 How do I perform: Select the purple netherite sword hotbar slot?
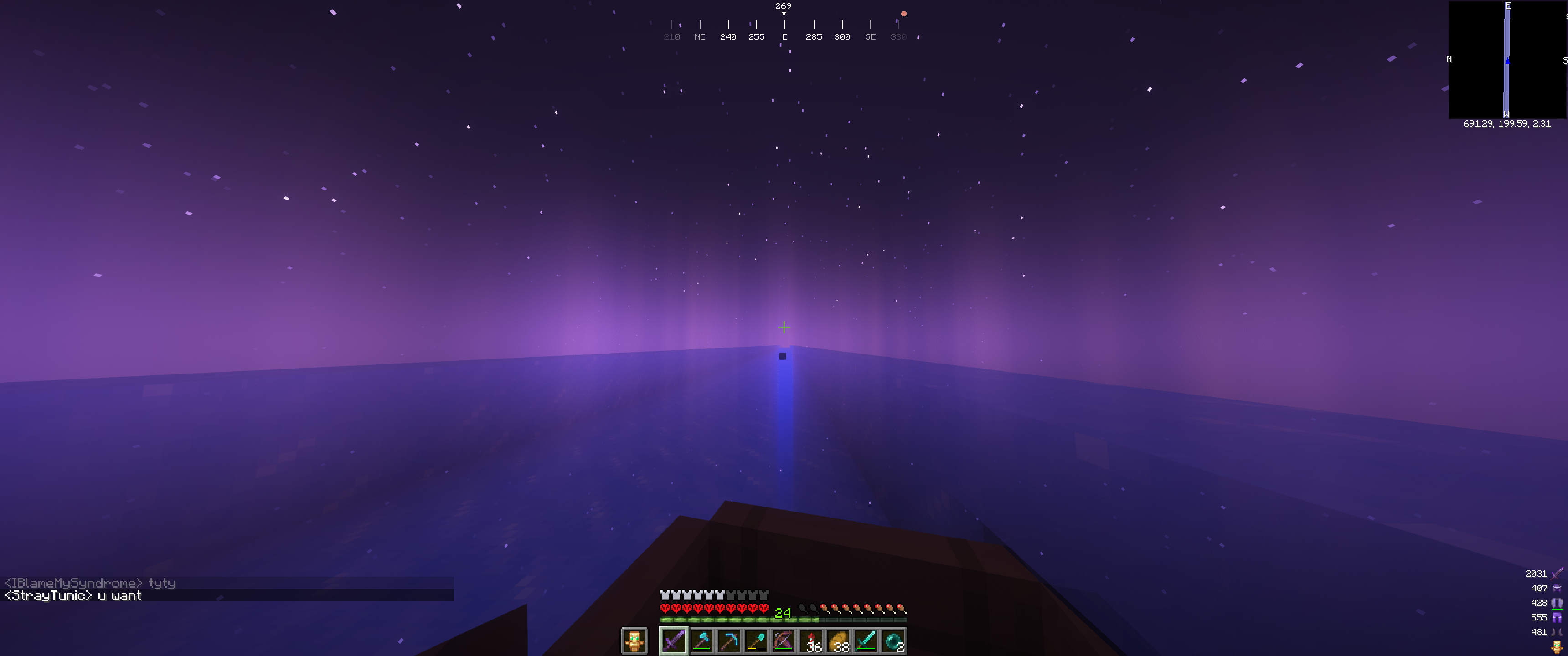pyautogui.click(x=674, y=641)
